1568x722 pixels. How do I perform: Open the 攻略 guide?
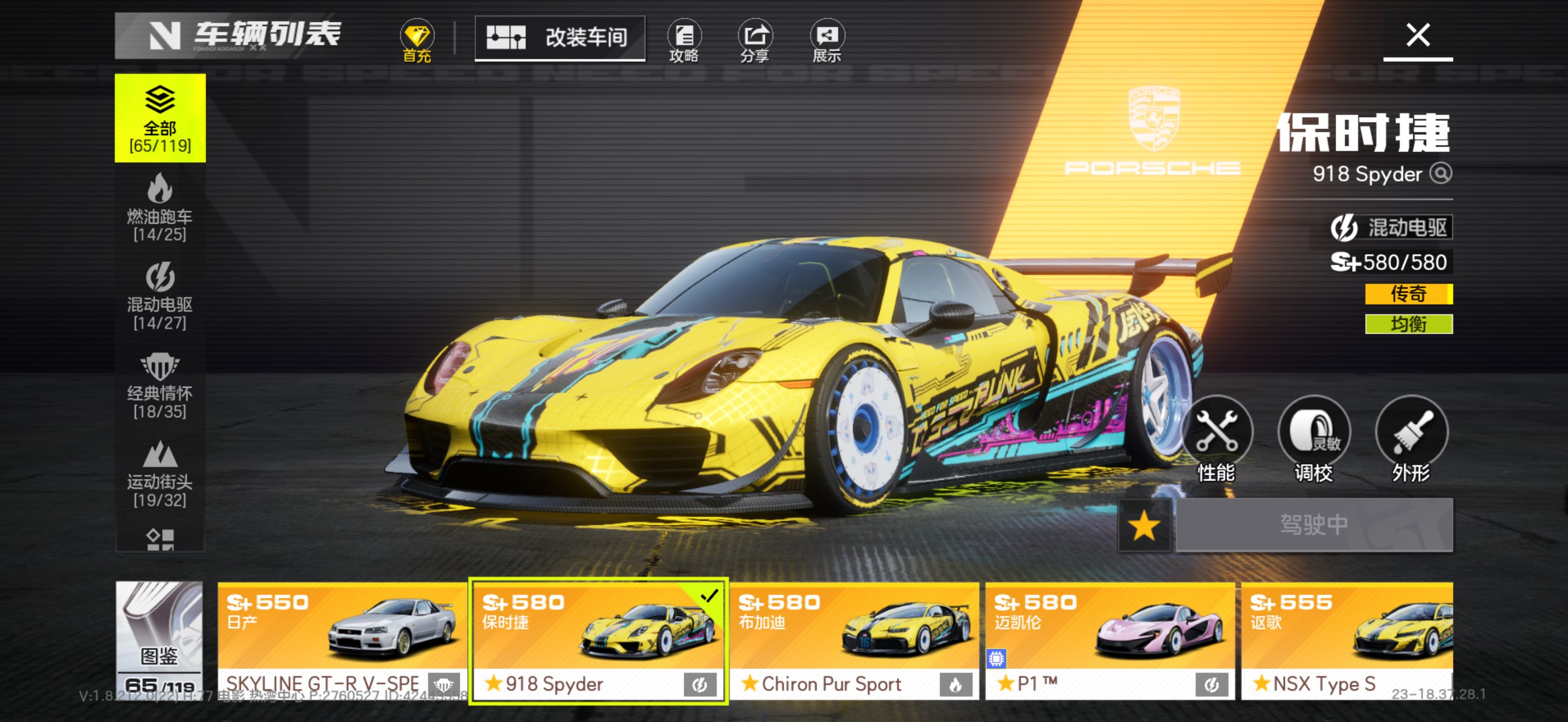coord(683,40)
